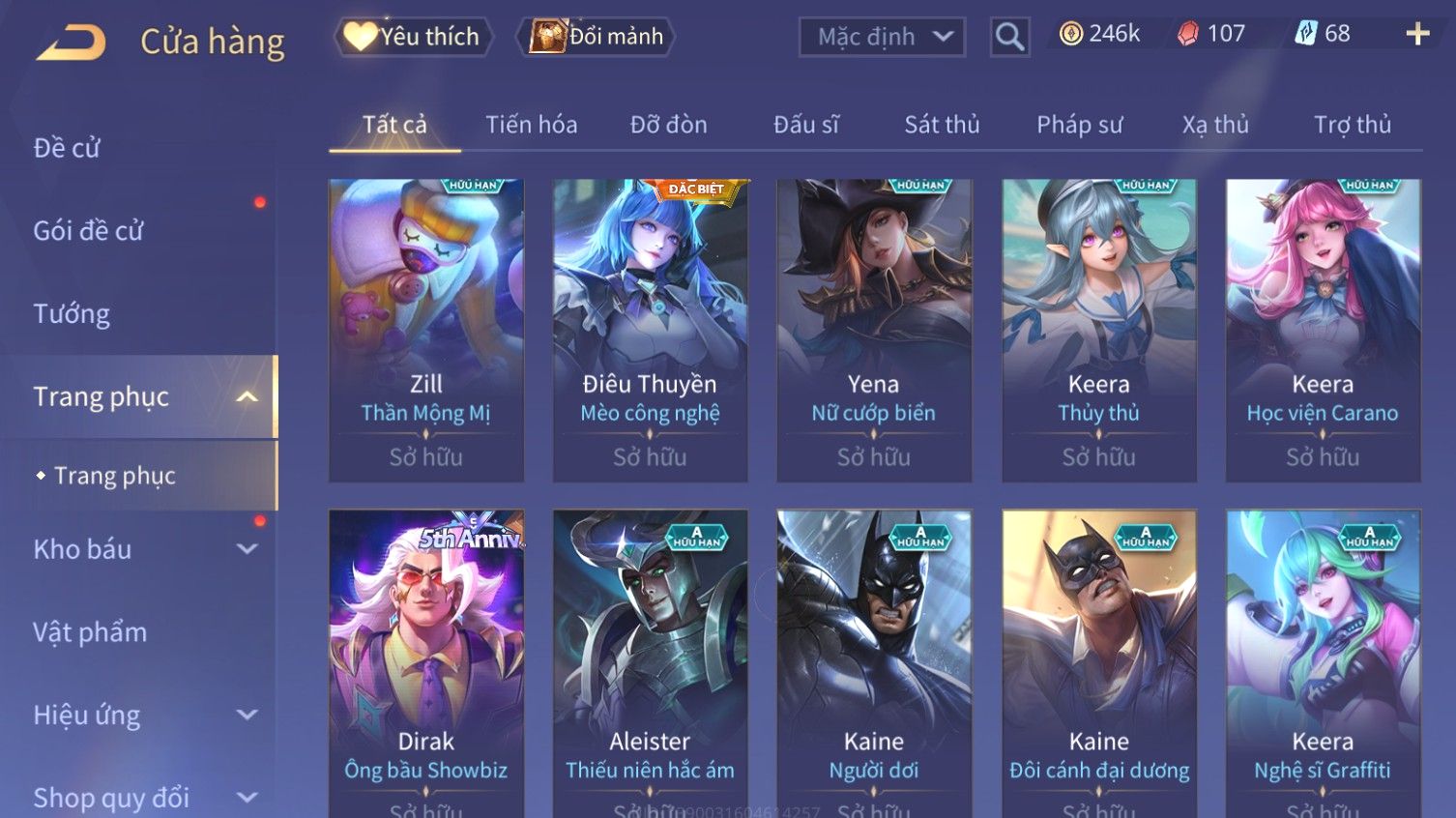The width and height of the screenshot is (1456, 818).
Task: Open the Xạ thủ tab
Action: 1215,125
